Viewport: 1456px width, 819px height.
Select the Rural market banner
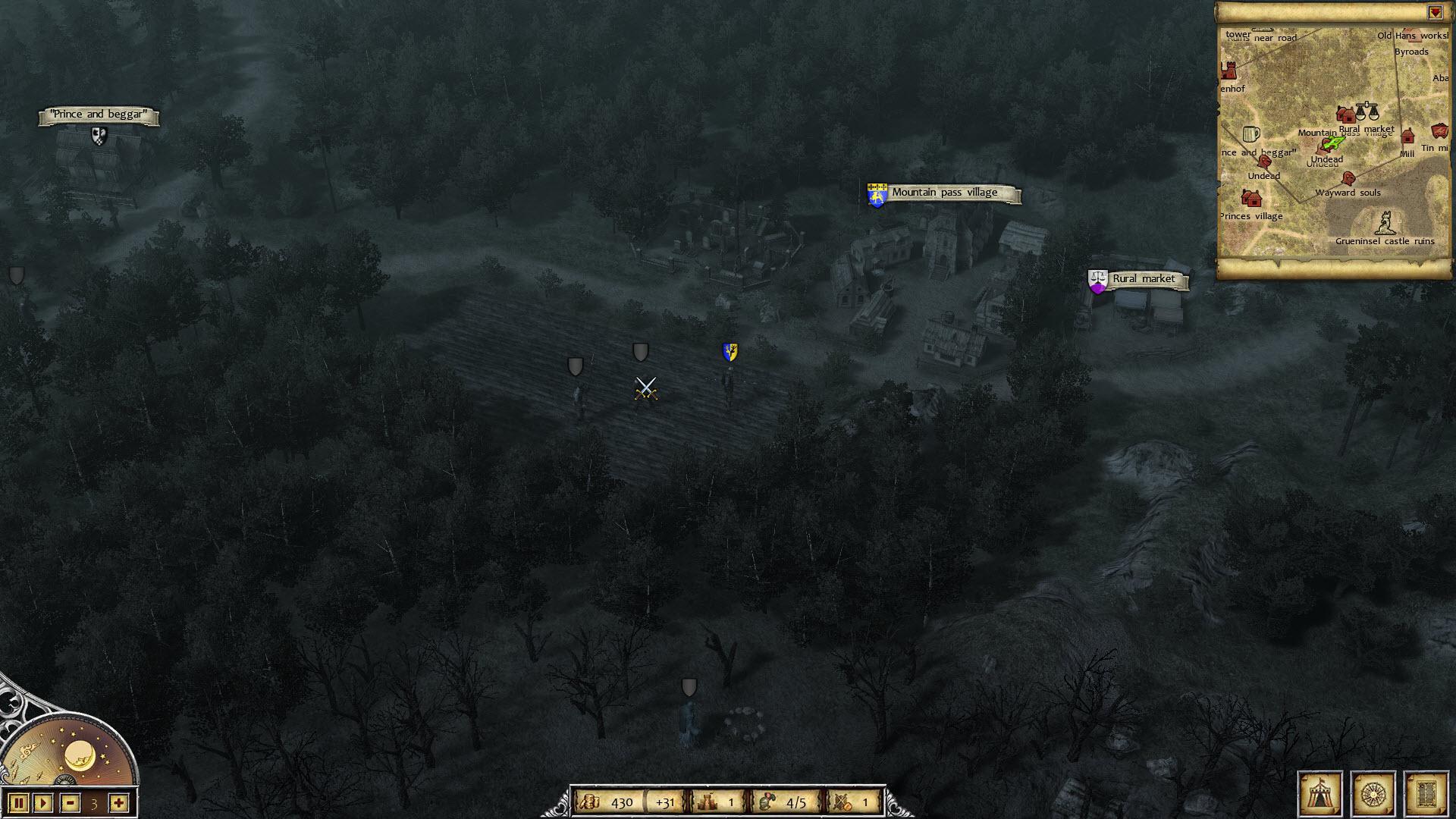click(x=1144, y=279)
